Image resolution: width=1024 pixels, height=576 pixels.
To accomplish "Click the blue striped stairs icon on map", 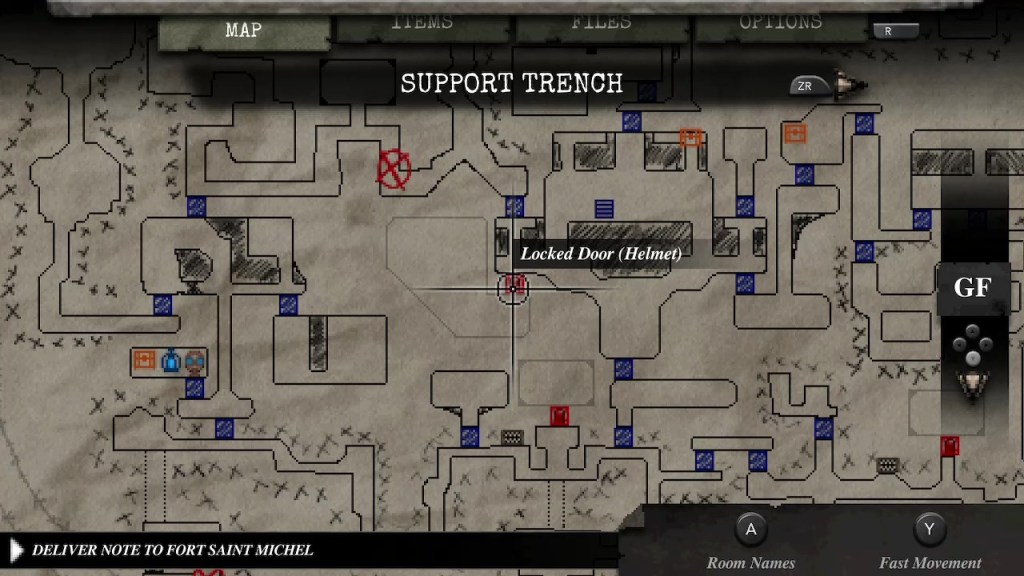I will click(604, 209).
